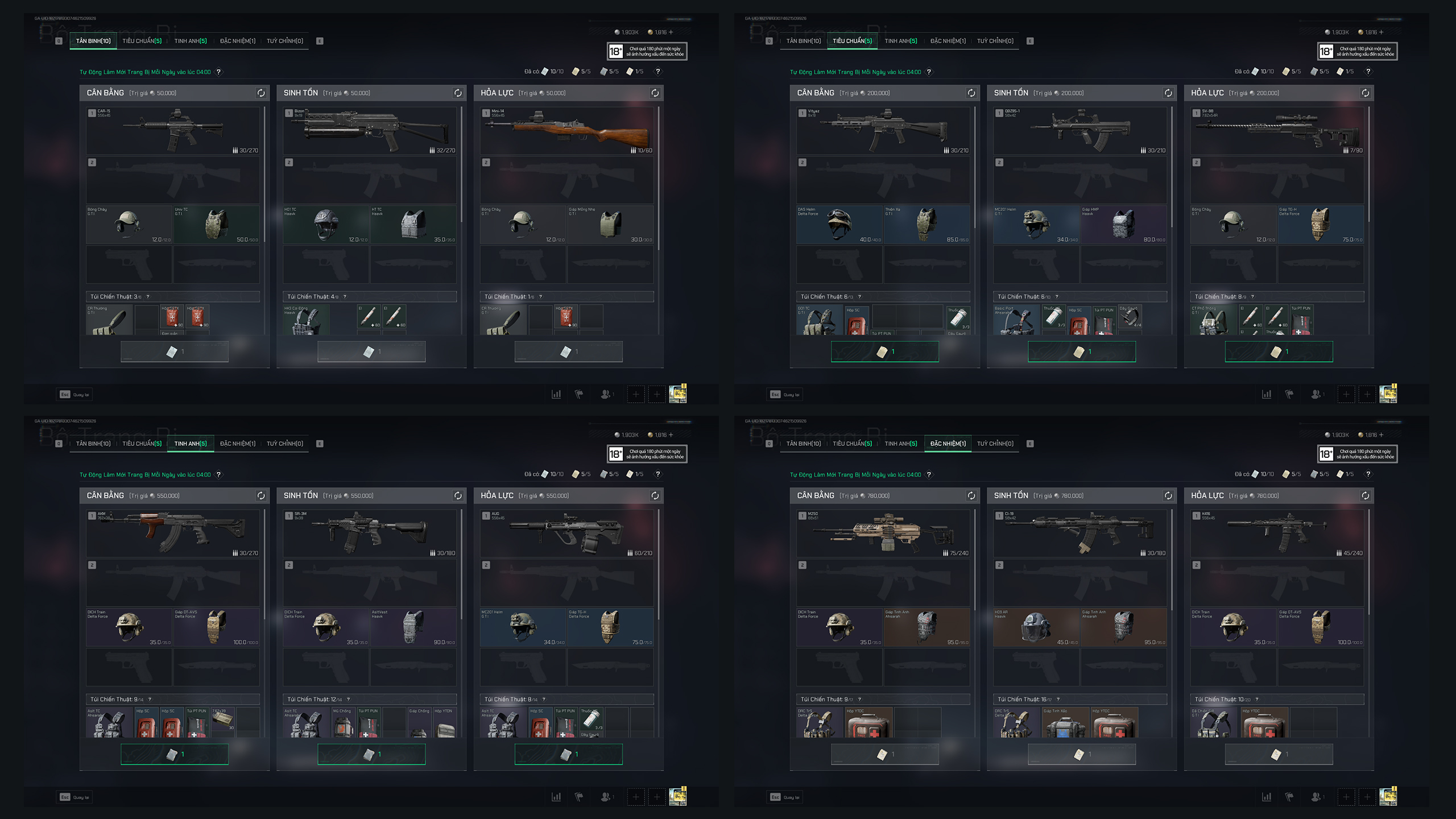This screenshot has width=1456, height=819.
Task: Refresh the 200,000 value Hỏa Lực loadout
Action: click(1366, 93)
